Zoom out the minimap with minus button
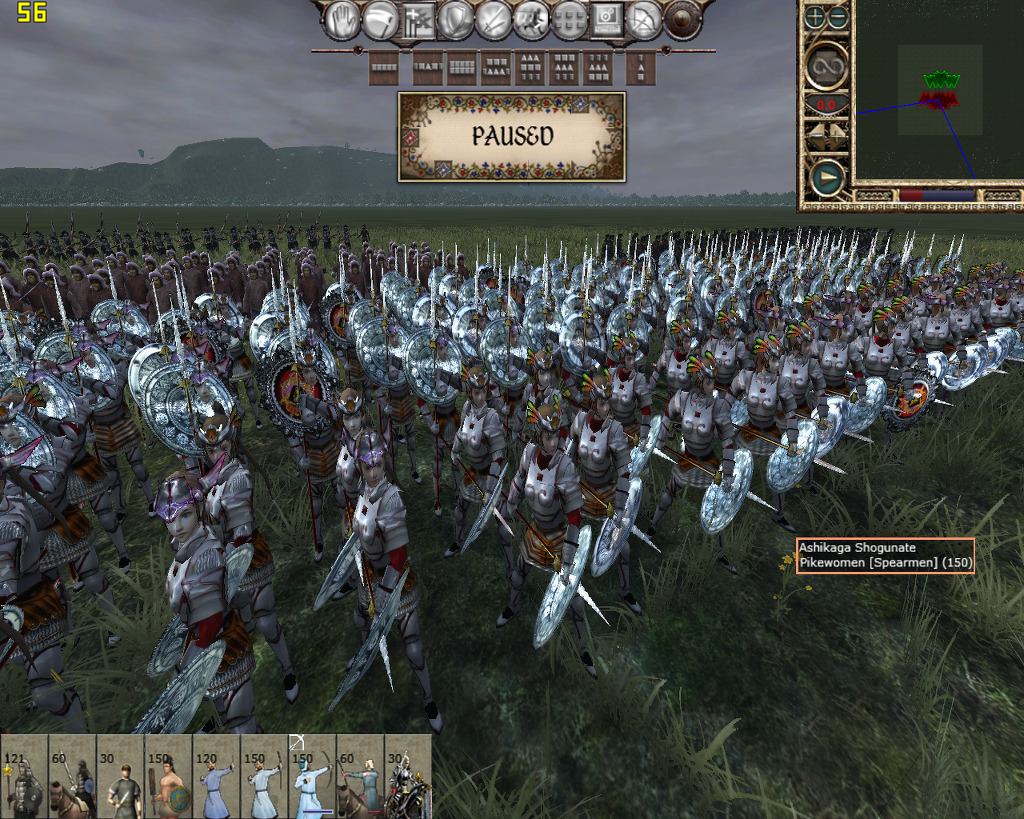This screenshot has height=819, width=1024. click(838, 17)
